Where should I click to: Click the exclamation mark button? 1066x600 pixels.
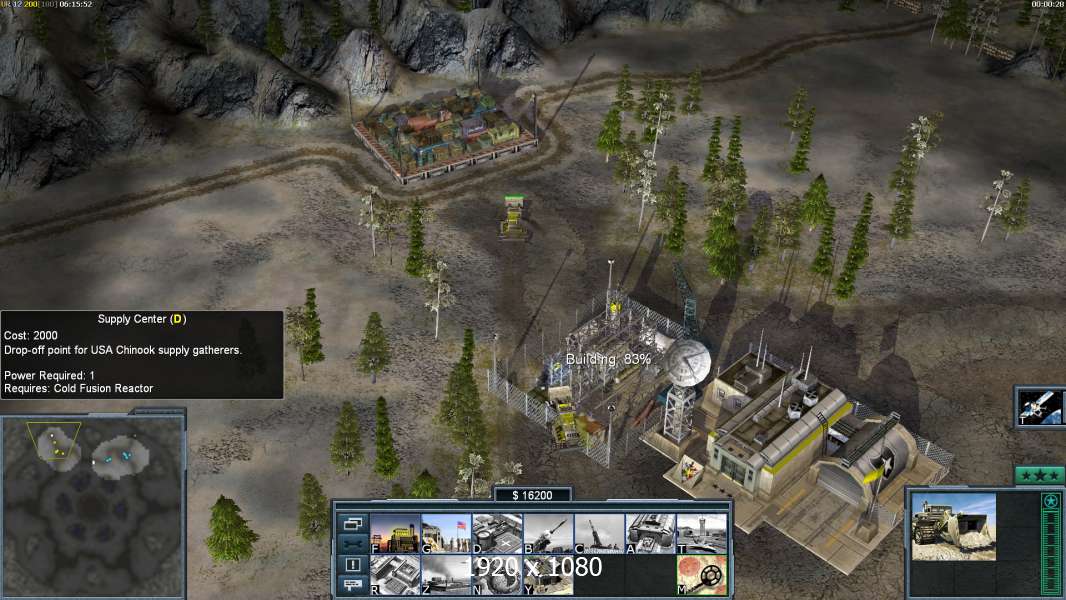tap(352, 565)
